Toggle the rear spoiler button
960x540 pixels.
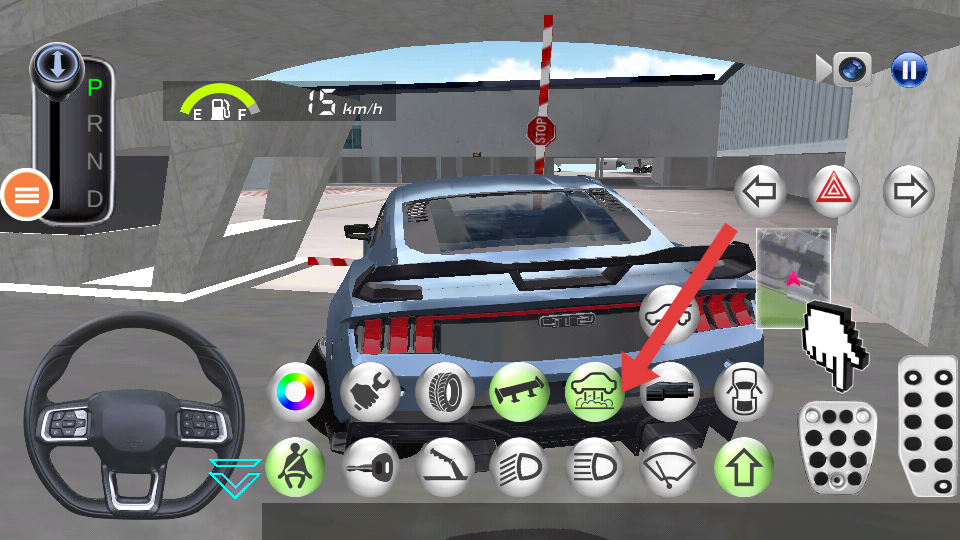(x=519, y=391)
